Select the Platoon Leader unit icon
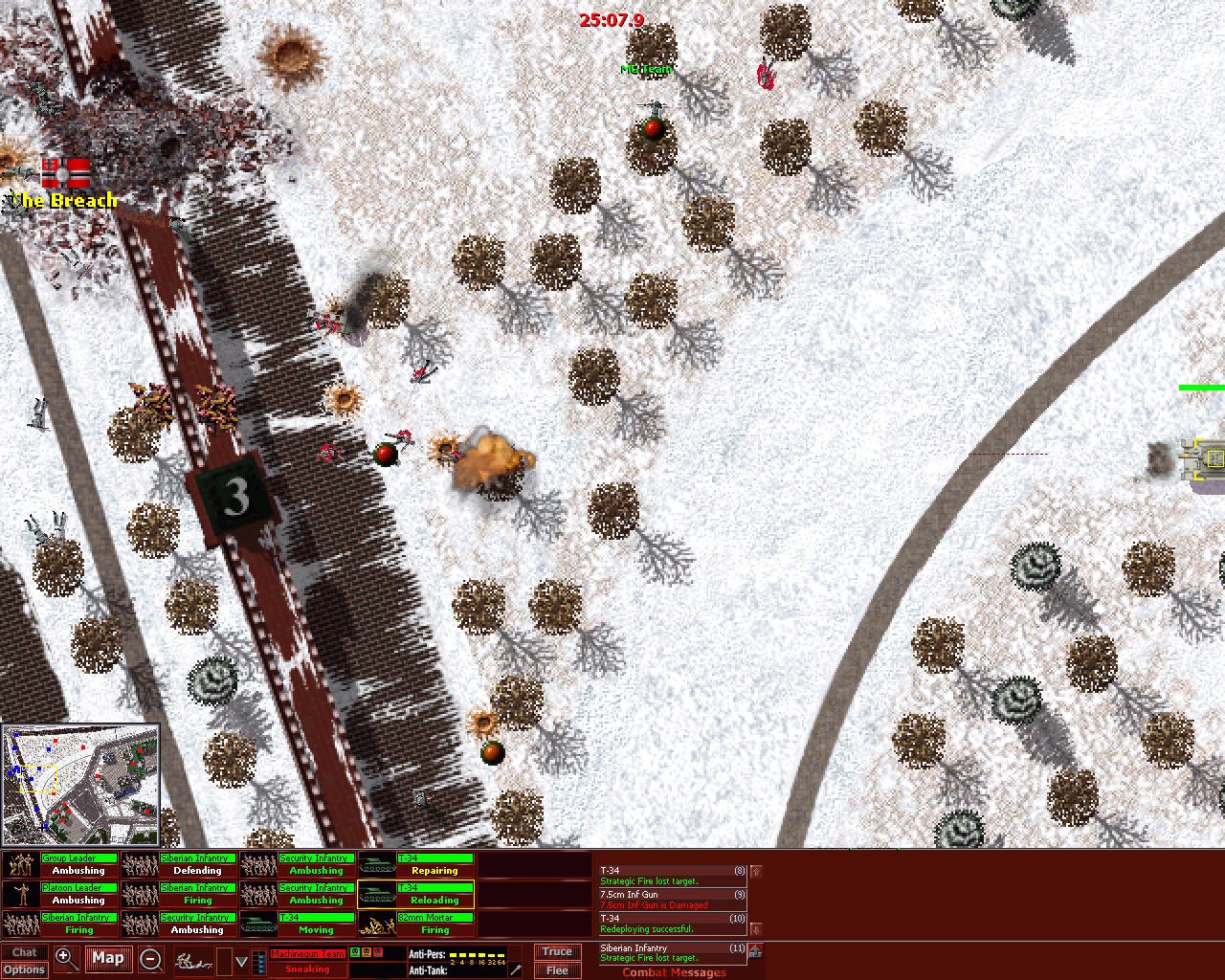Image resolution: width=1225 pixels, height=980 pixels. (19, 894)
